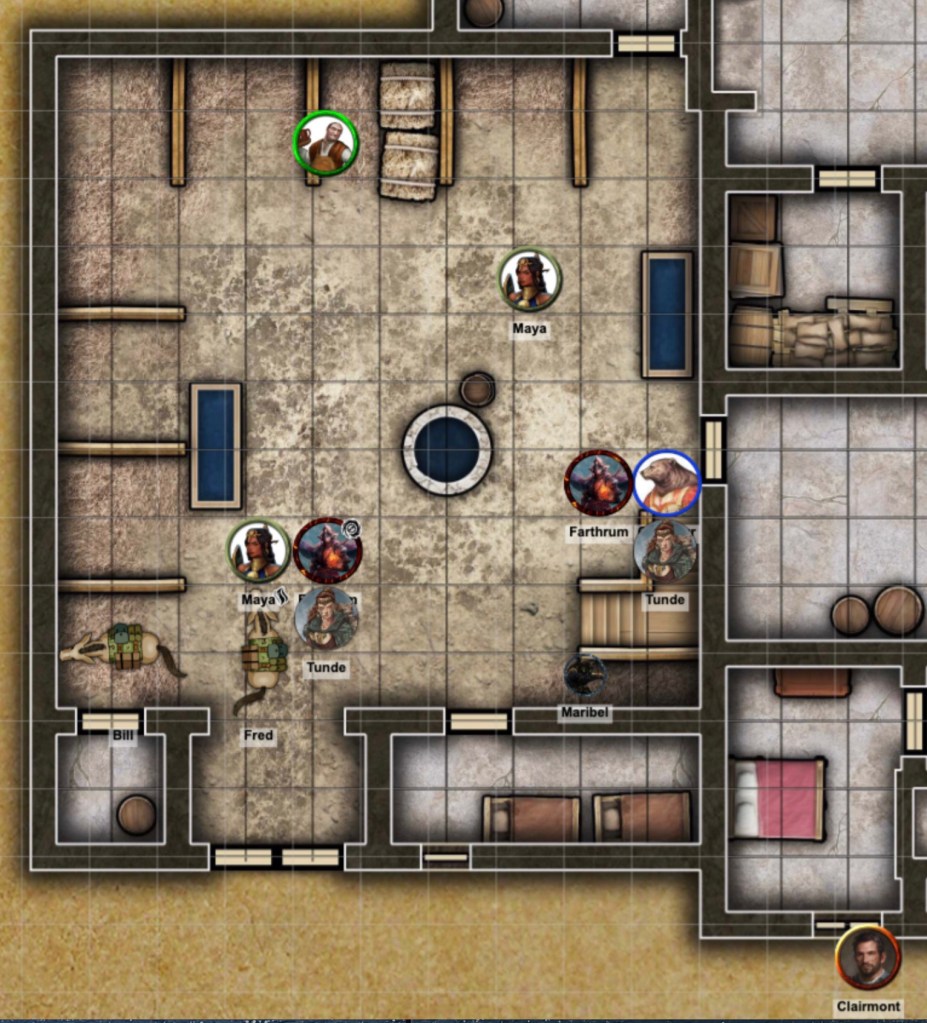Screen dimensions: 927x1023
Task: Select the Farthrum token beside the bear
Action: [x=598, y=483]
